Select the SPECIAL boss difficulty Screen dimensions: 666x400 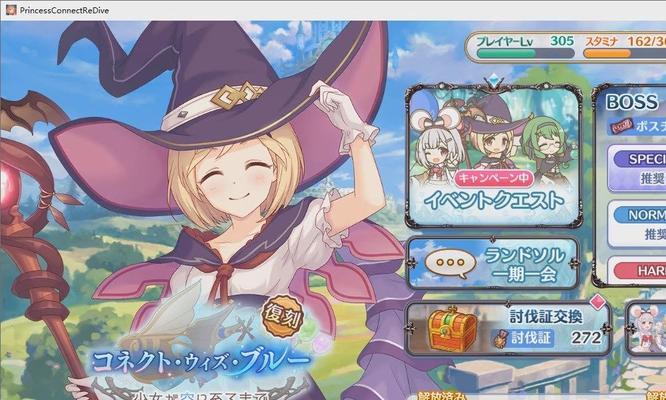click(x=640, y=165)
